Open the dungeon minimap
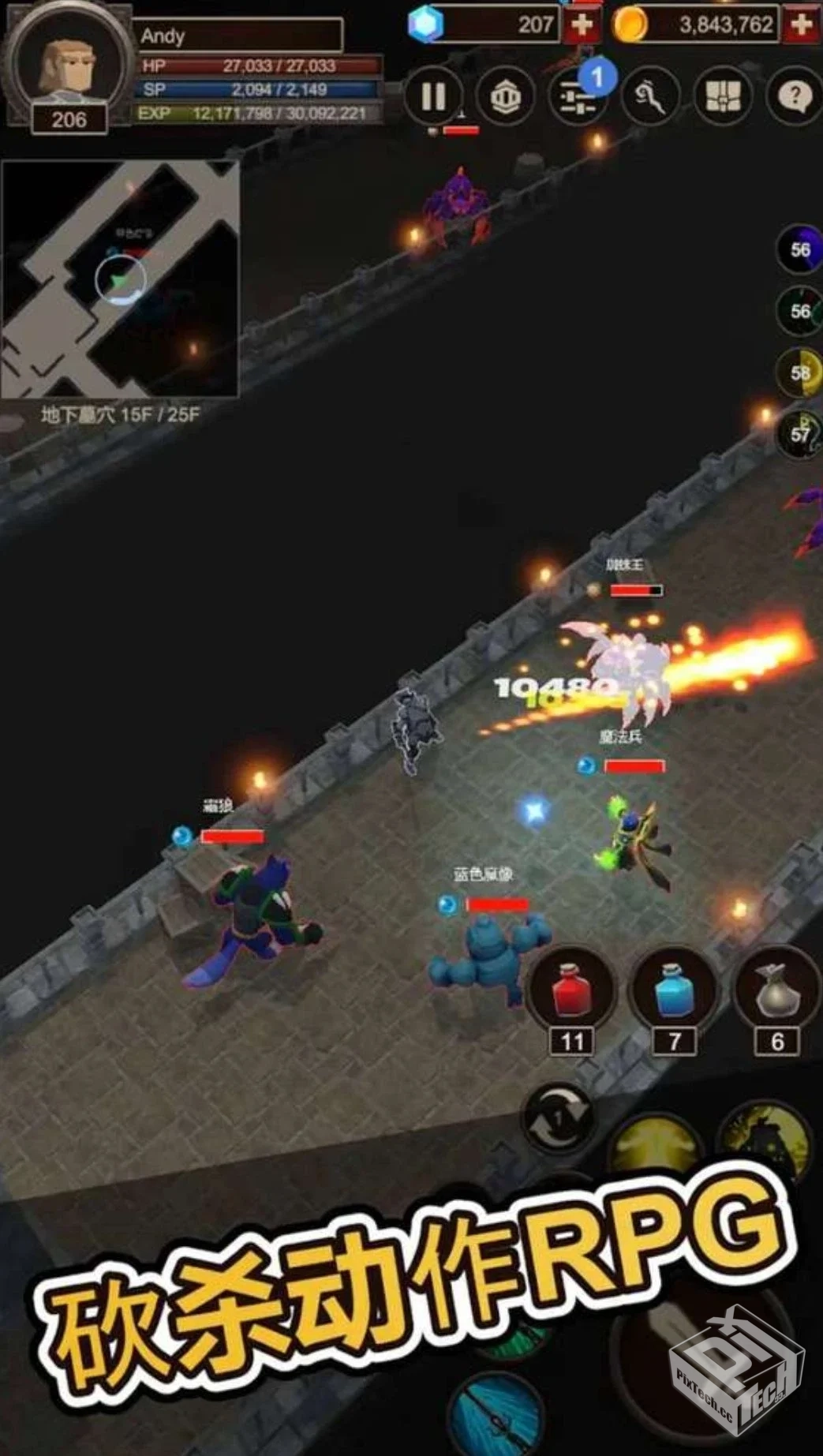 click(120, 279)
